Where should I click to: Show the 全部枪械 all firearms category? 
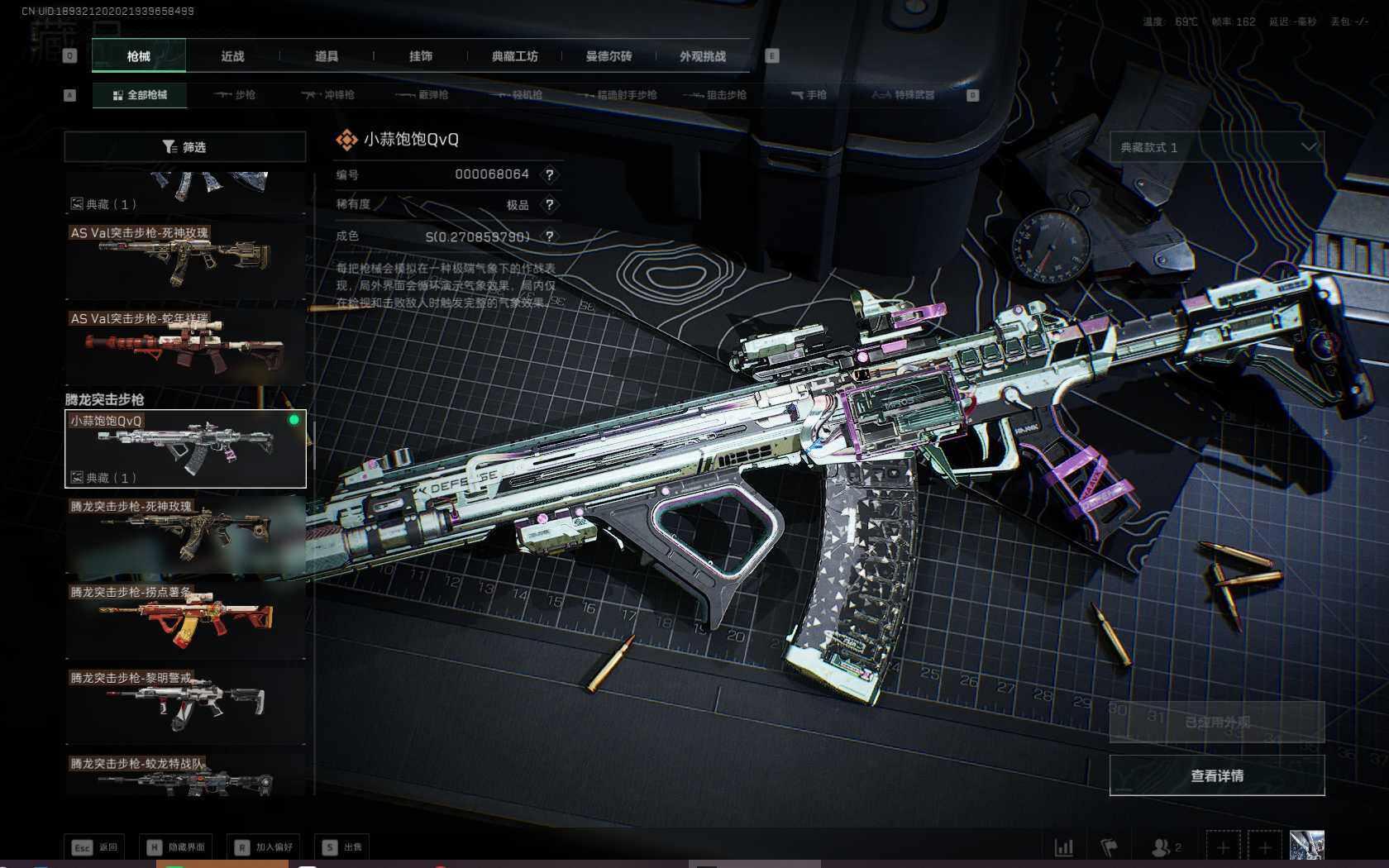click(140, 95)
